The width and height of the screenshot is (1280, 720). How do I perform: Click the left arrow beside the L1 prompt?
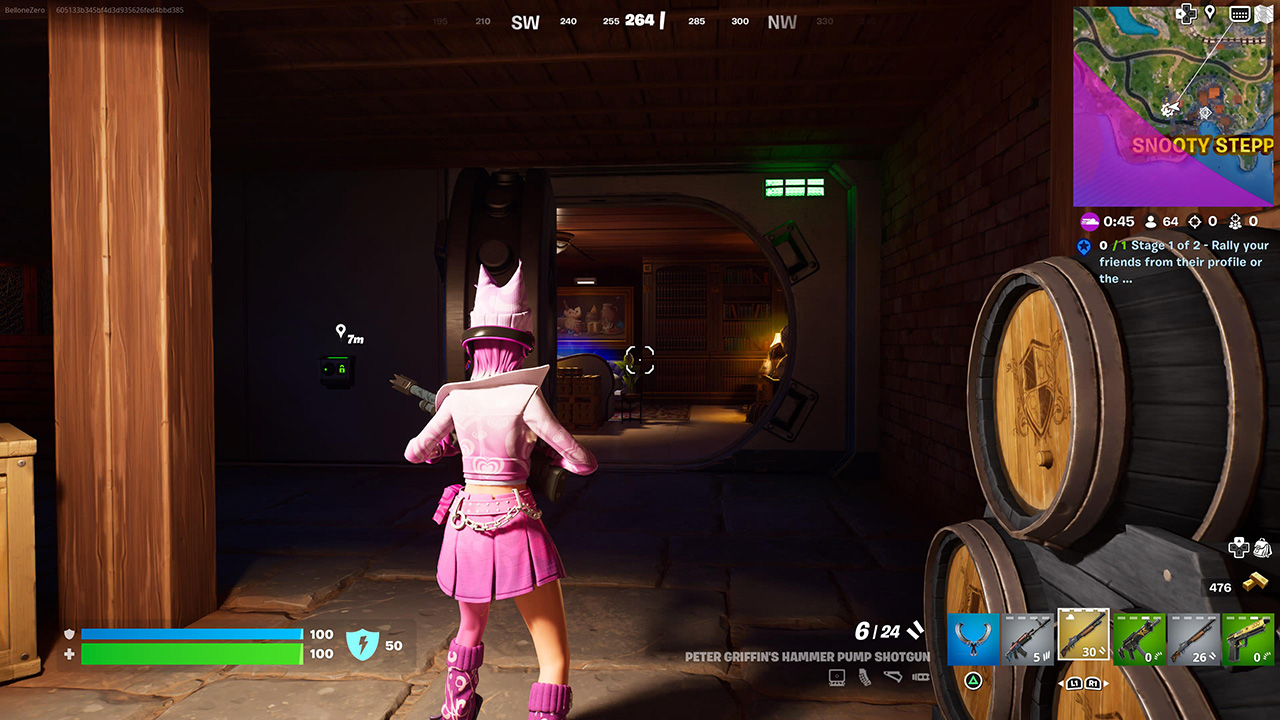coord(1062,683)
